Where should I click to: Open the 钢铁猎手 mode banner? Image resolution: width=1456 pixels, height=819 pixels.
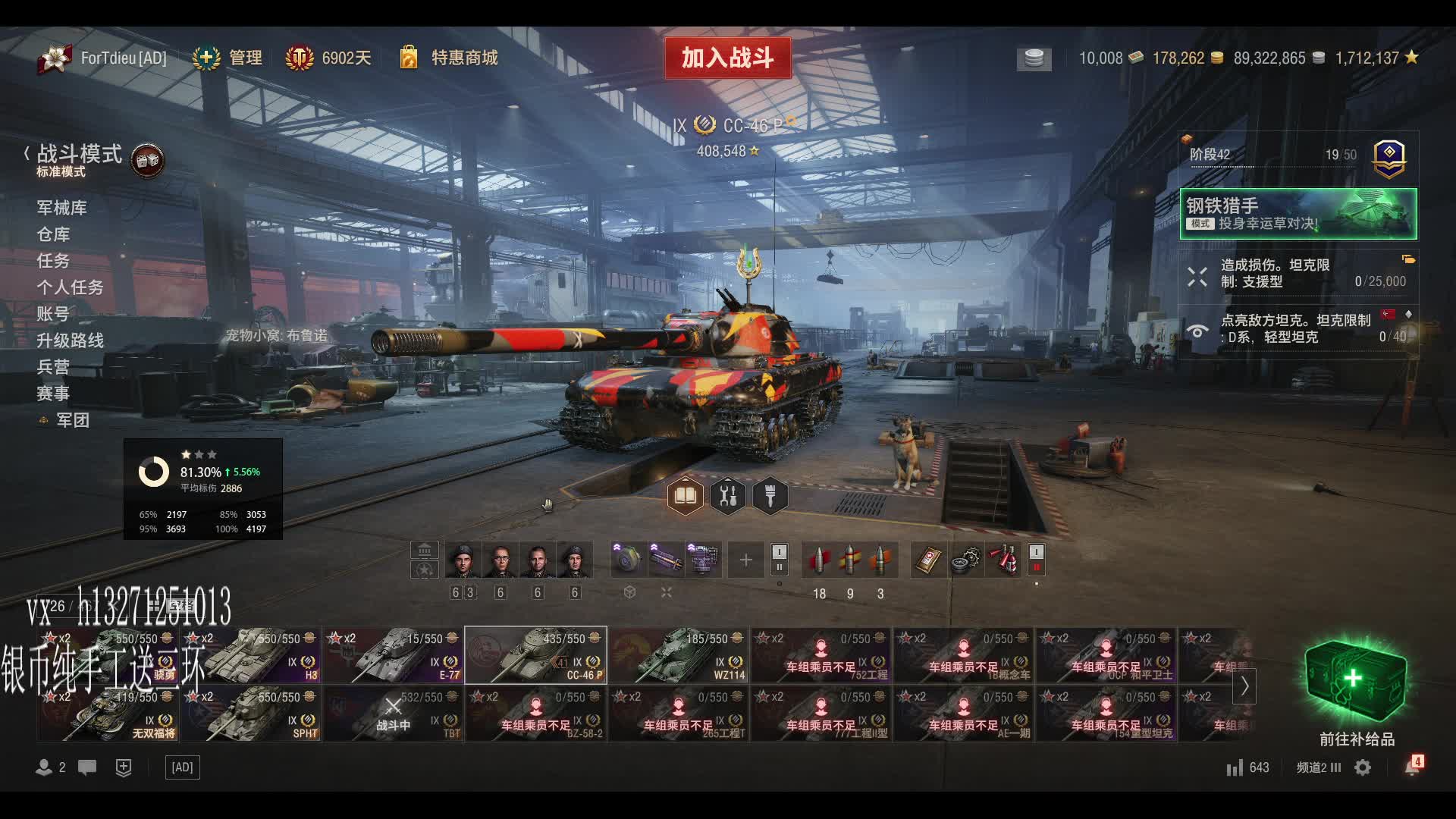tap(1298, 214)
